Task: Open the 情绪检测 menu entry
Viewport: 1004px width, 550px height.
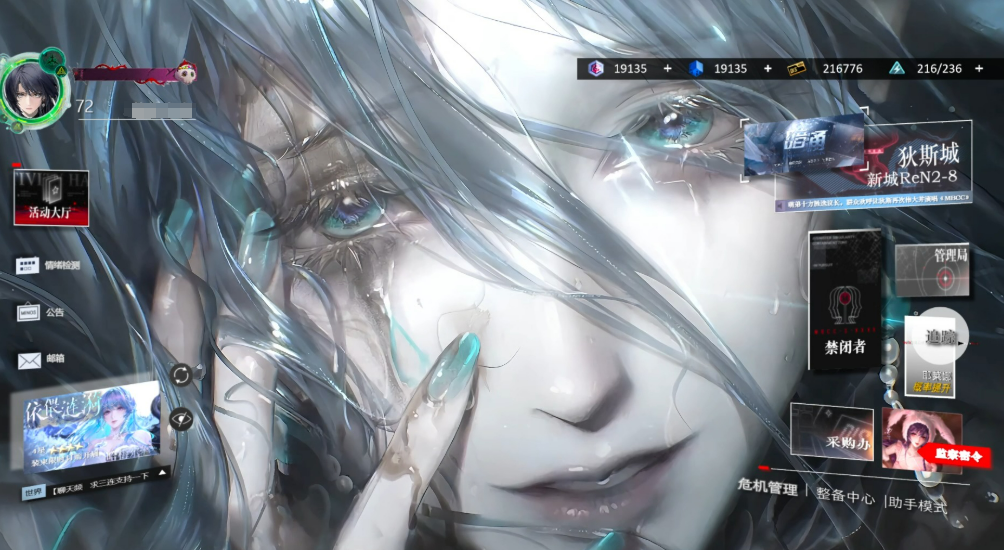Action: click(x=48, y=265)
